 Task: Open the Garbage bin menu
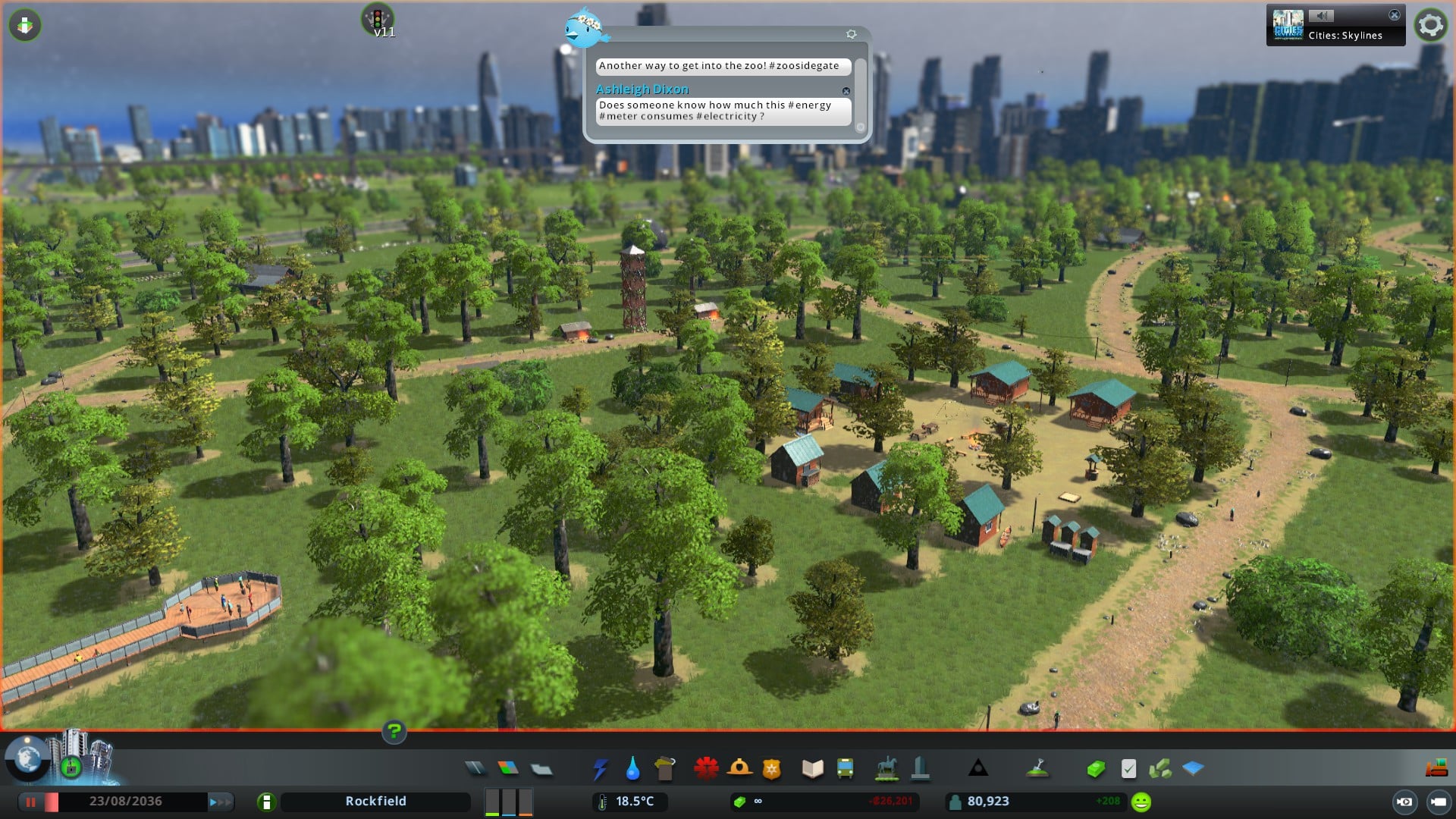pyautogui.click(x=665, y=769)
